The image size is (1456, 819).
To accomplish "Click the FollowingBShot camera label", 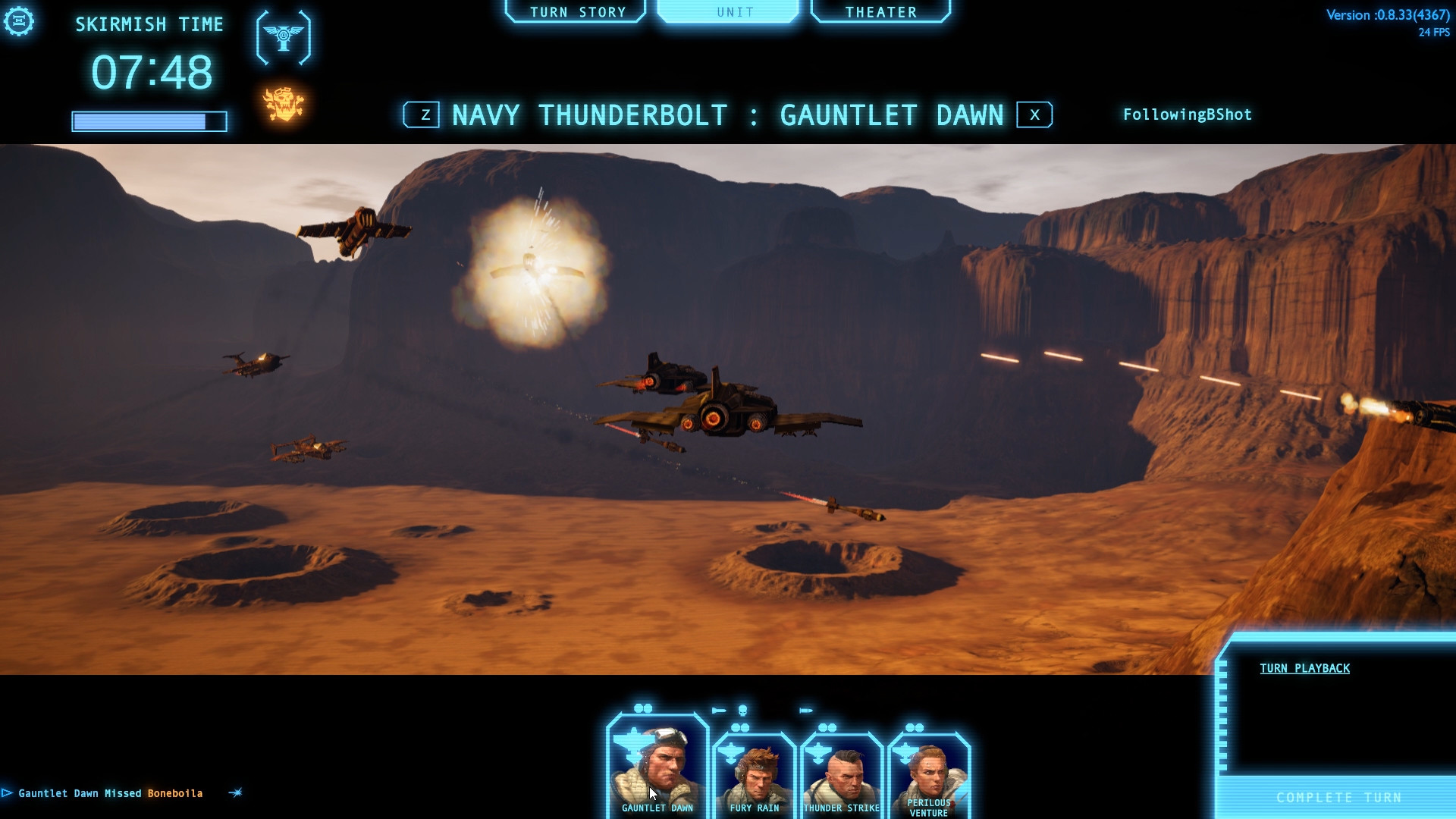I will 1186,115.
